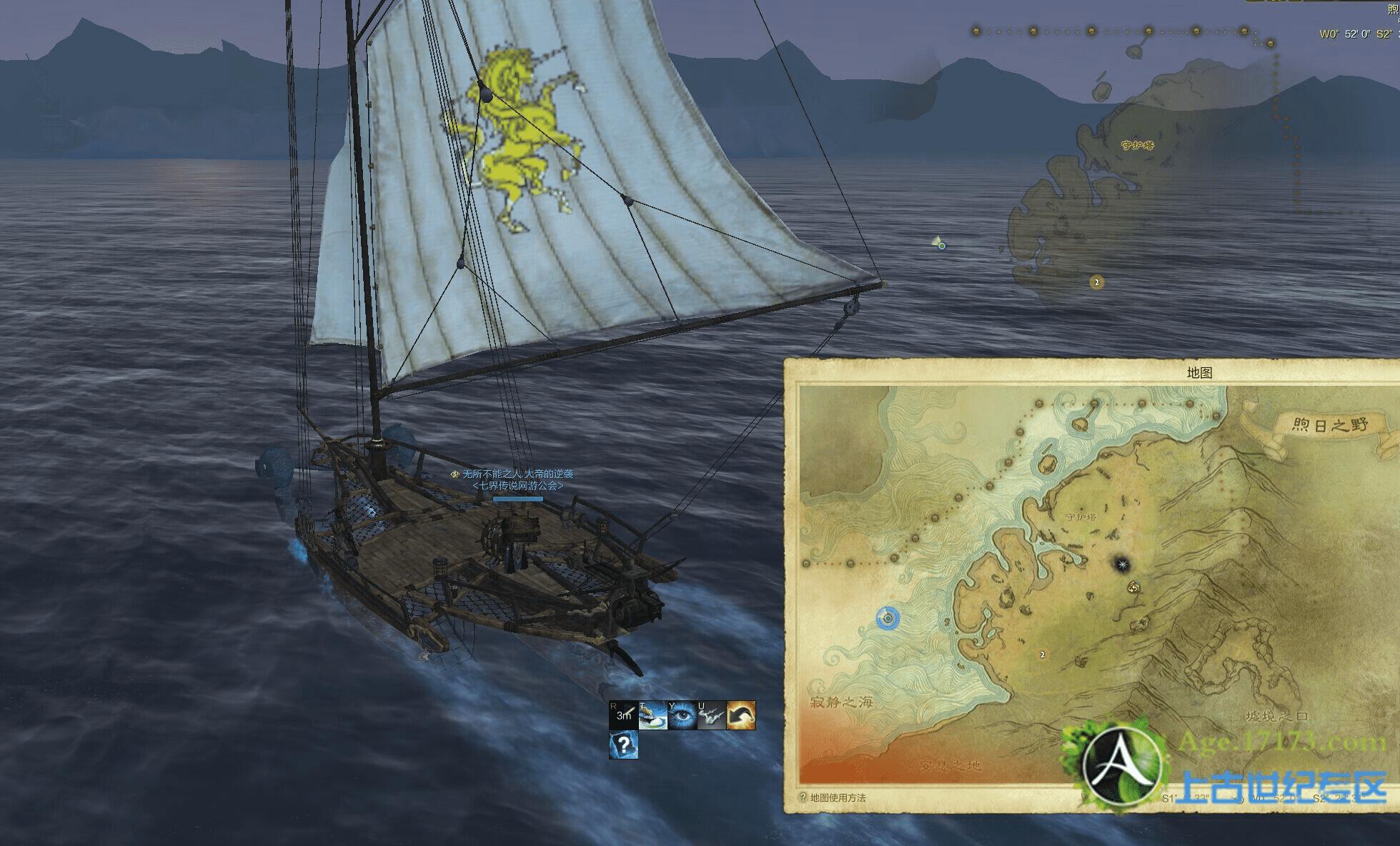Select the 寂静之海 sea label on map

click(x=842, y=702)
